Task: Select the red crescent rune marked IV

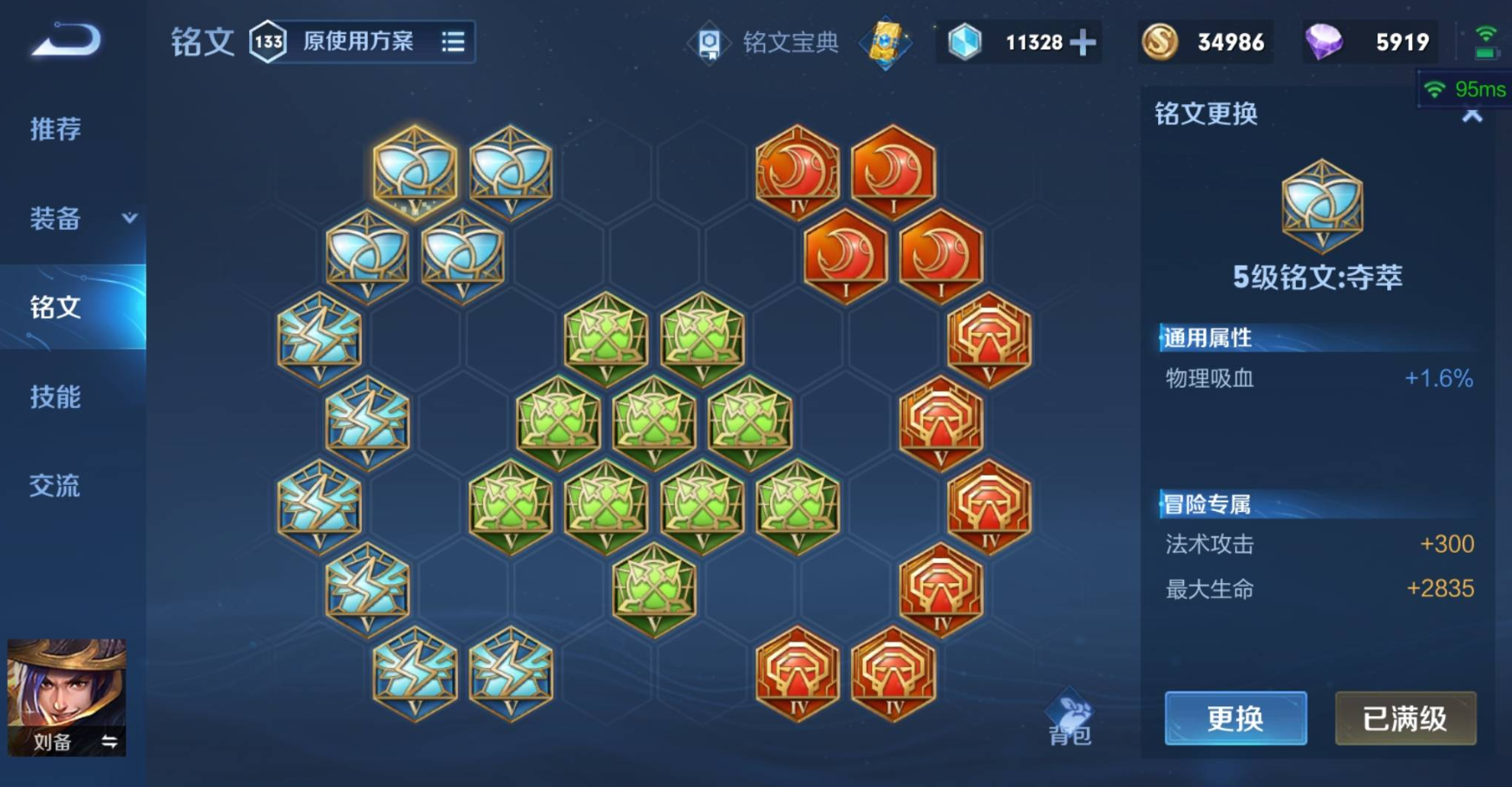Action: tap(797, 171)
